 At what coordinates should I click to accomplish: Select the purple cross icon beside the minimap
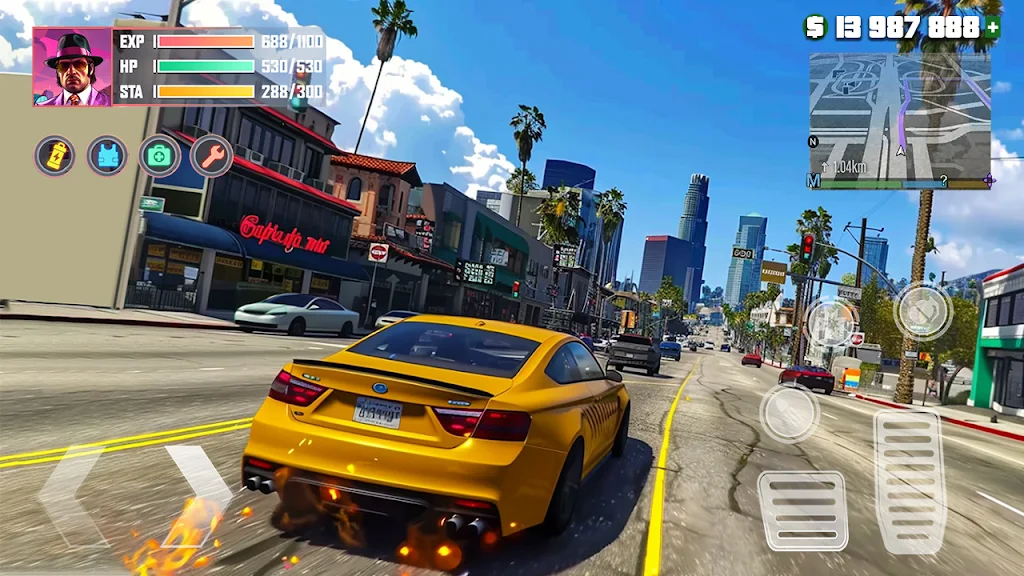(989, 181)
